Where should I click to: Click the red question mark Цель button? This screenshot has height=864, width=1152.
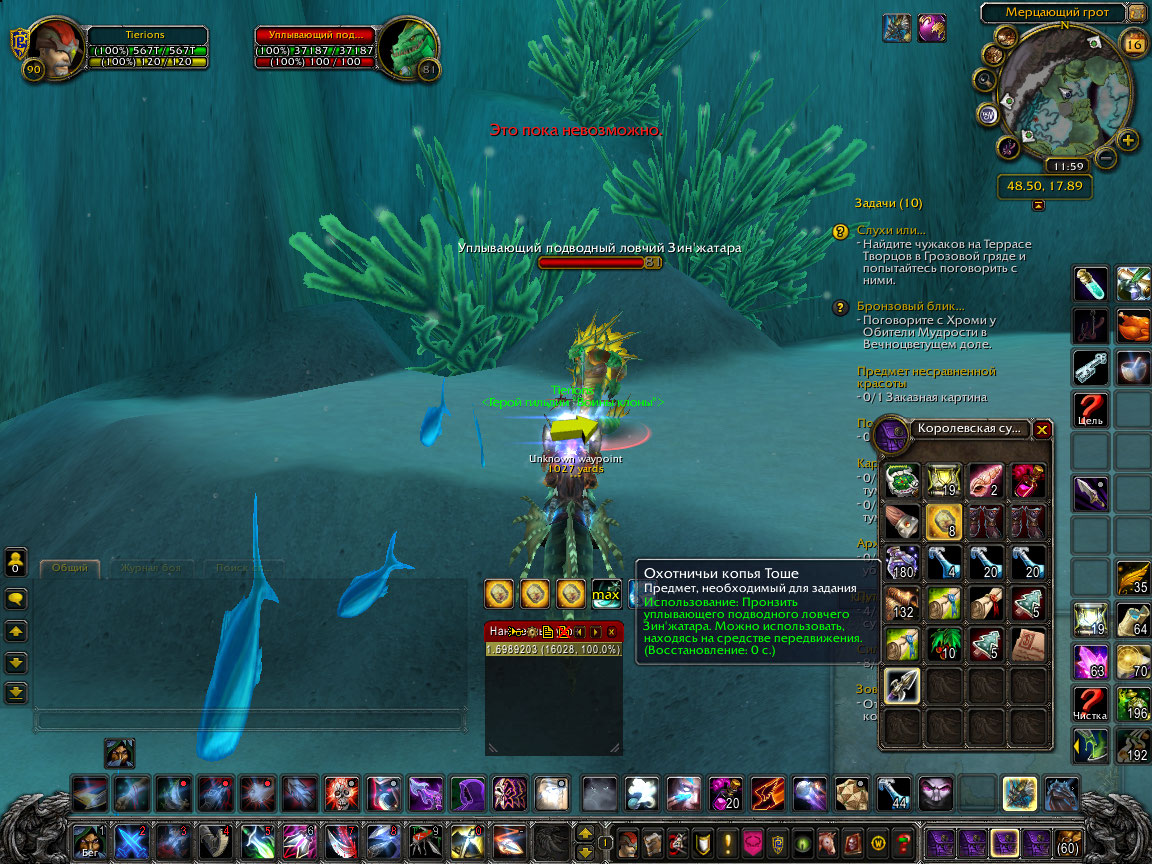pyautogui.click(x=1090, y=408)
